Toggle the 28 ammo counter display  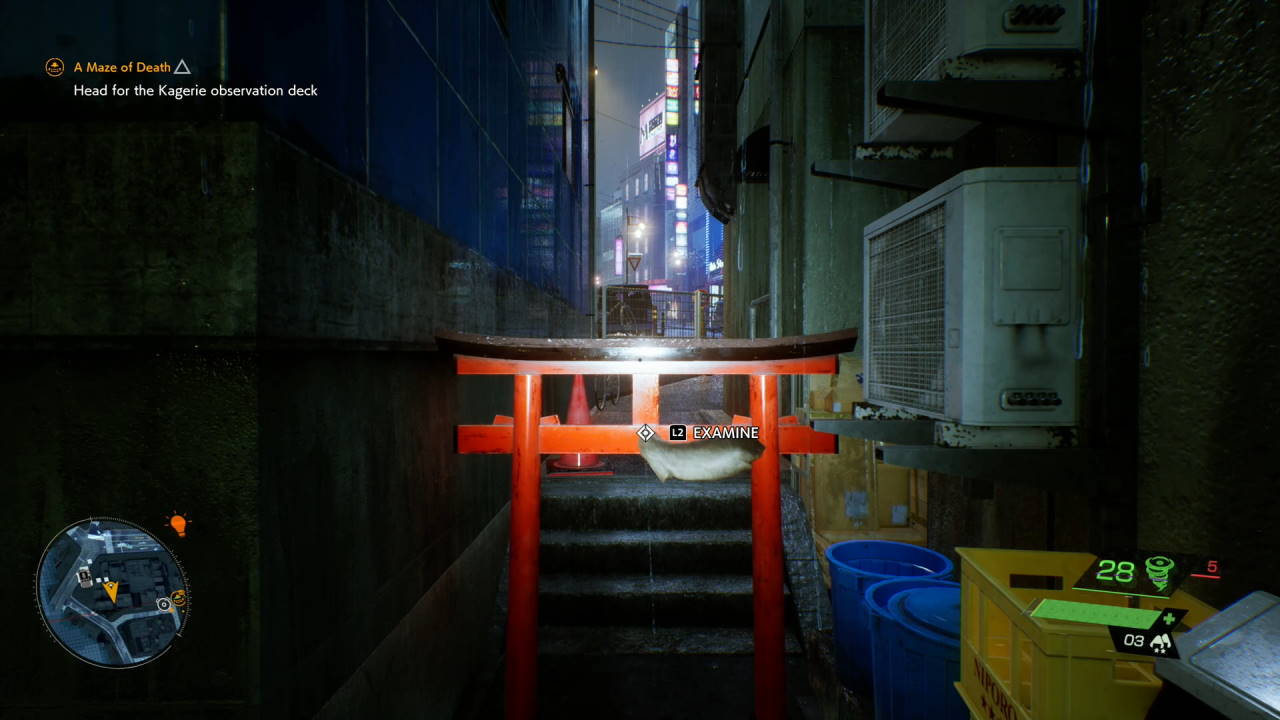point(1116,572)
